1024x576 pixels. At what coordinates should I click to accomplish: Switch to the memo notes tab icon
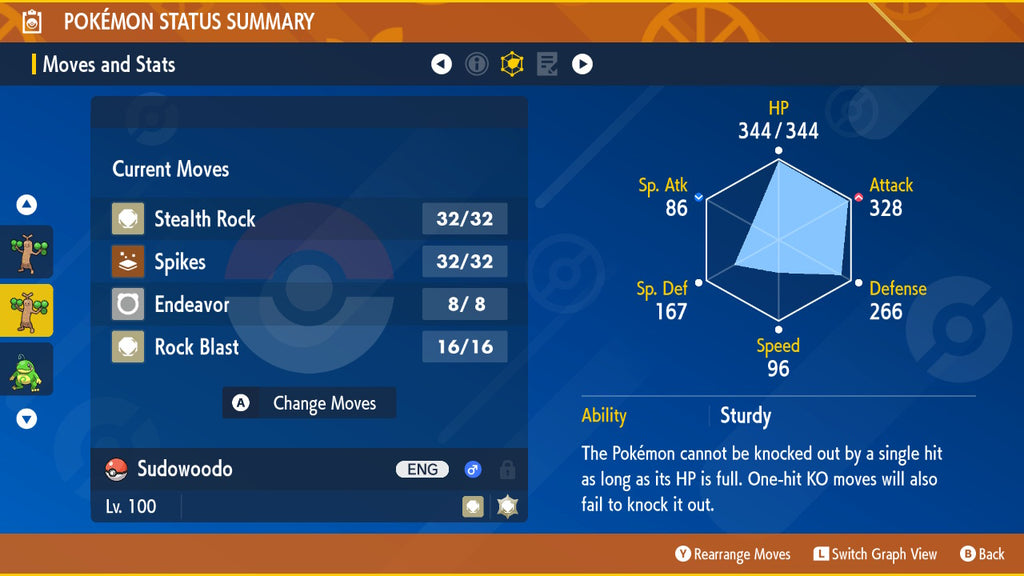click(x=547, y=65)
